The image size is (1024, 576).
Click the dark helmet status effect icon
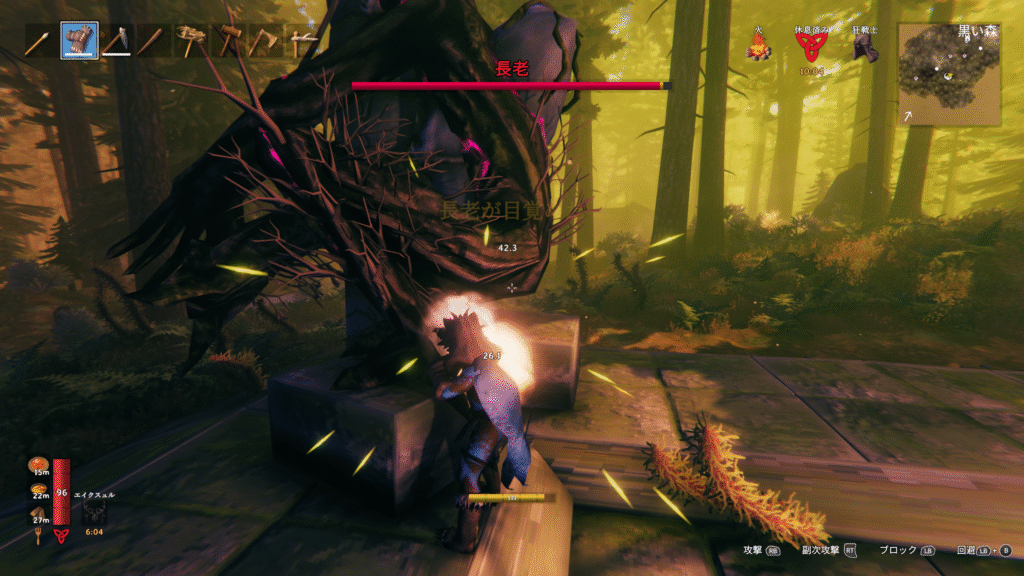pyautogui.click(x=865, y=50)
